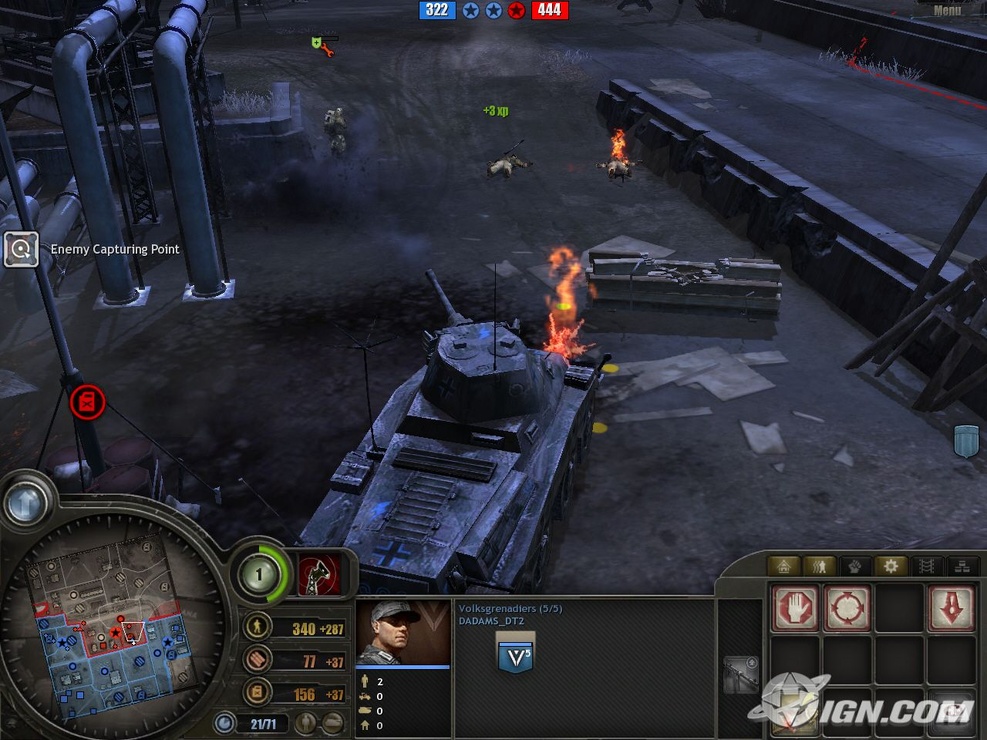Click the circular minimap
987x740 pixels.
pos(112,622)
